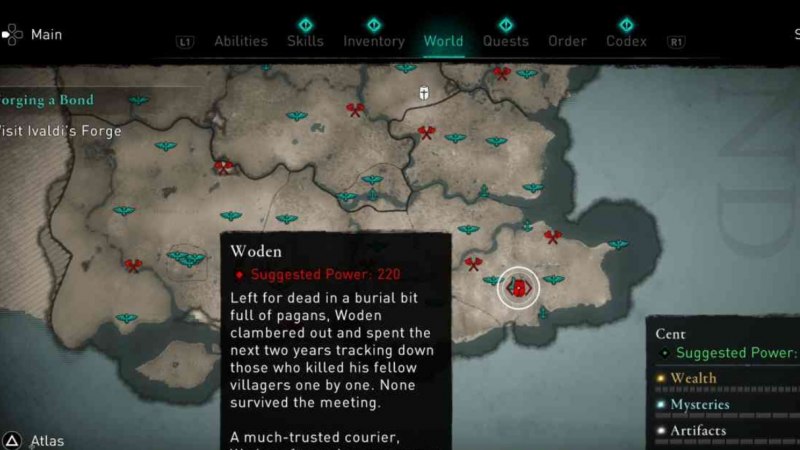
Task: Switch to the Order tab
Action: (x=567, y=41)
